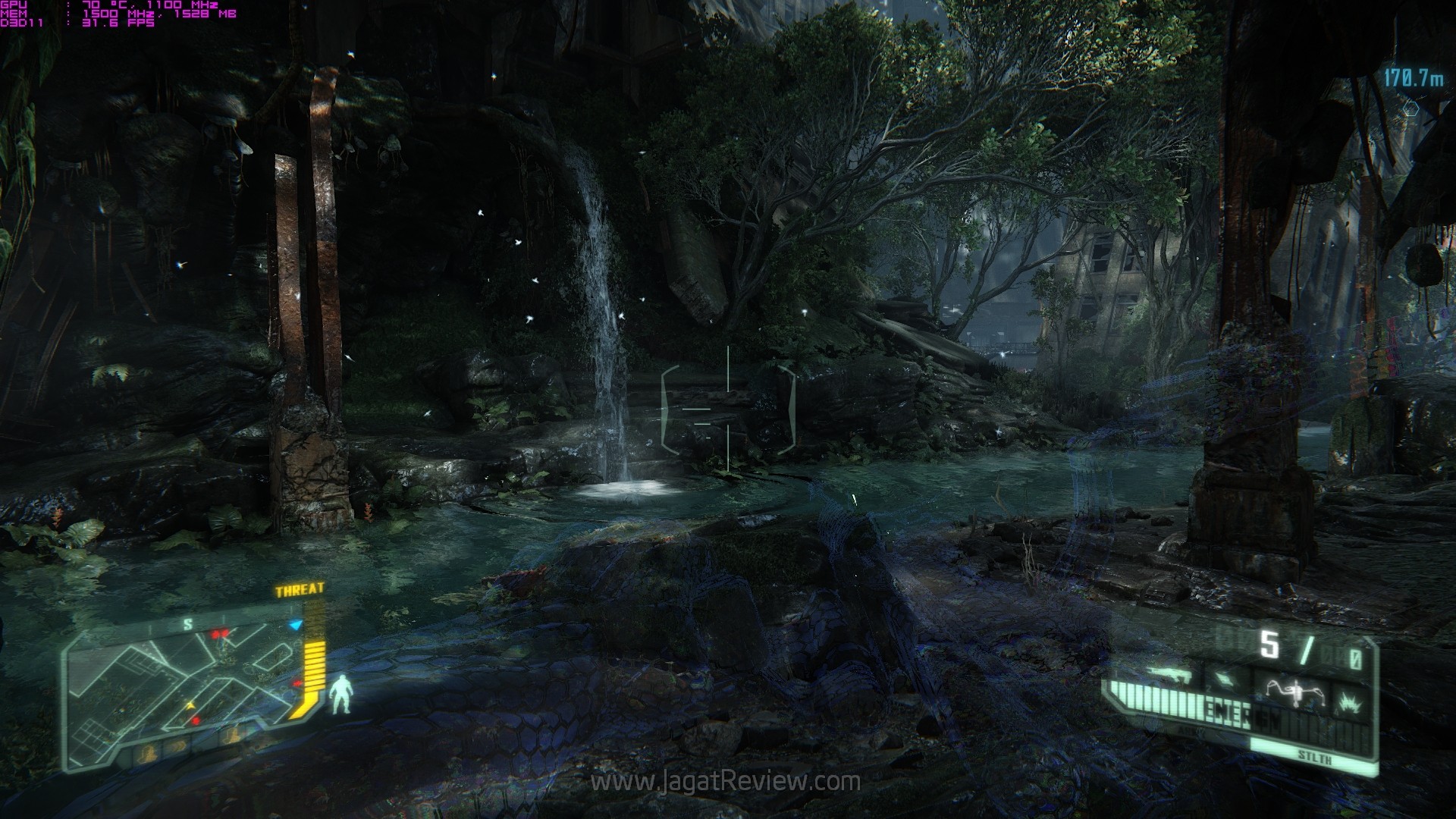Select the white nanosuit stance figure icon
Image resolution: width=1456 pixels, height=819 pixels.
[x=341, y=695]
